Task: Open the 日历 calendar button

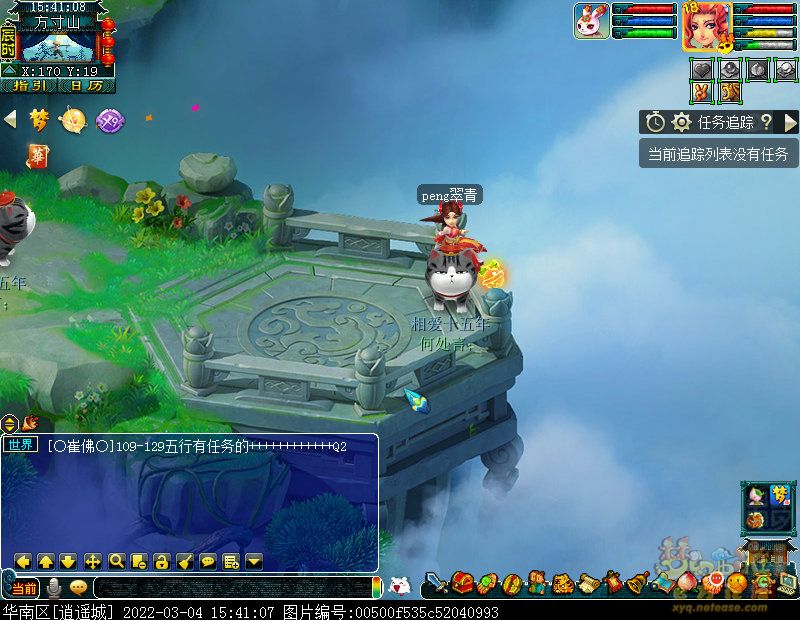Action: 85,86
